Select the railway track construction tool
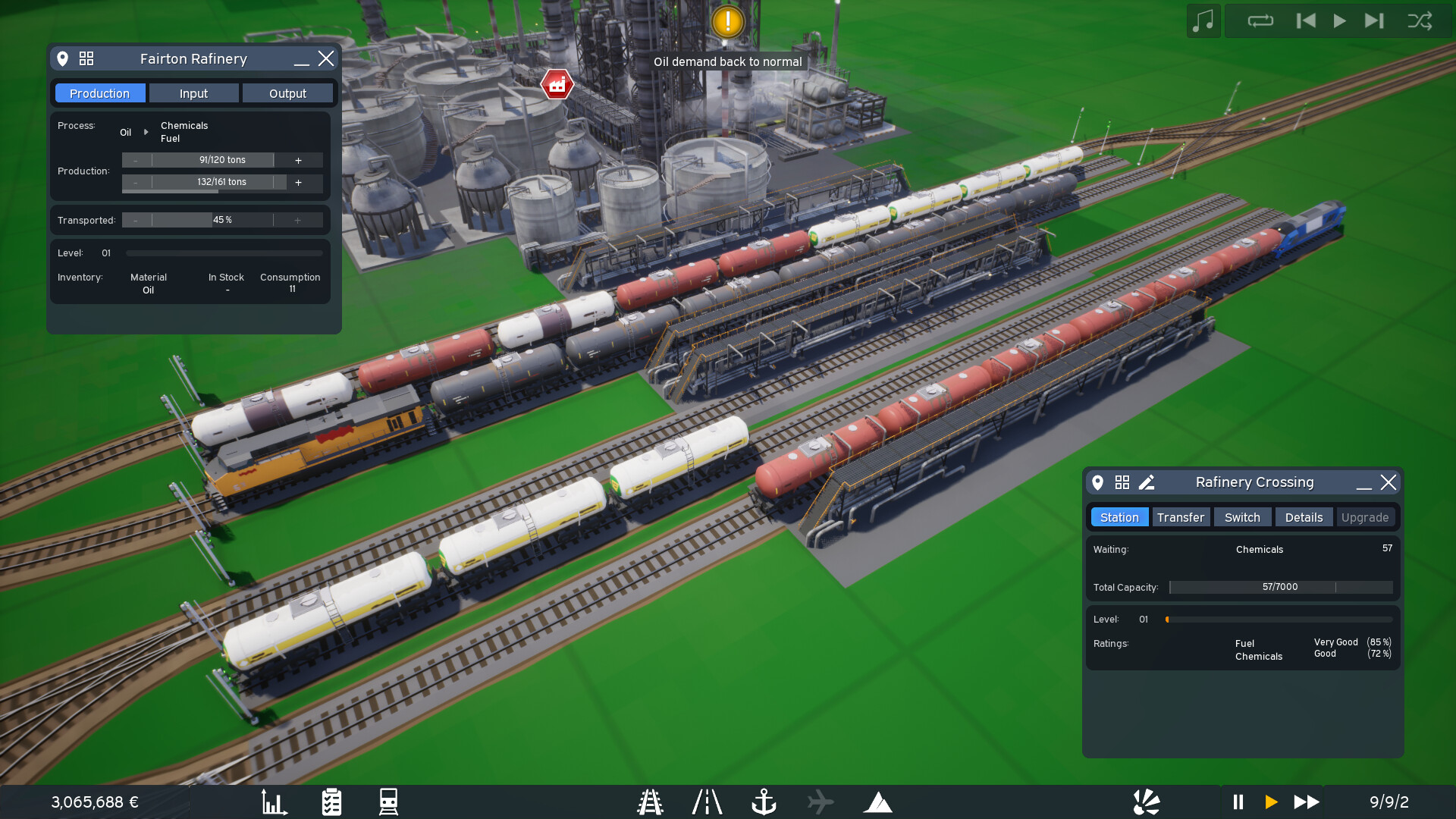1456x819 pixels. pos(650,802)
